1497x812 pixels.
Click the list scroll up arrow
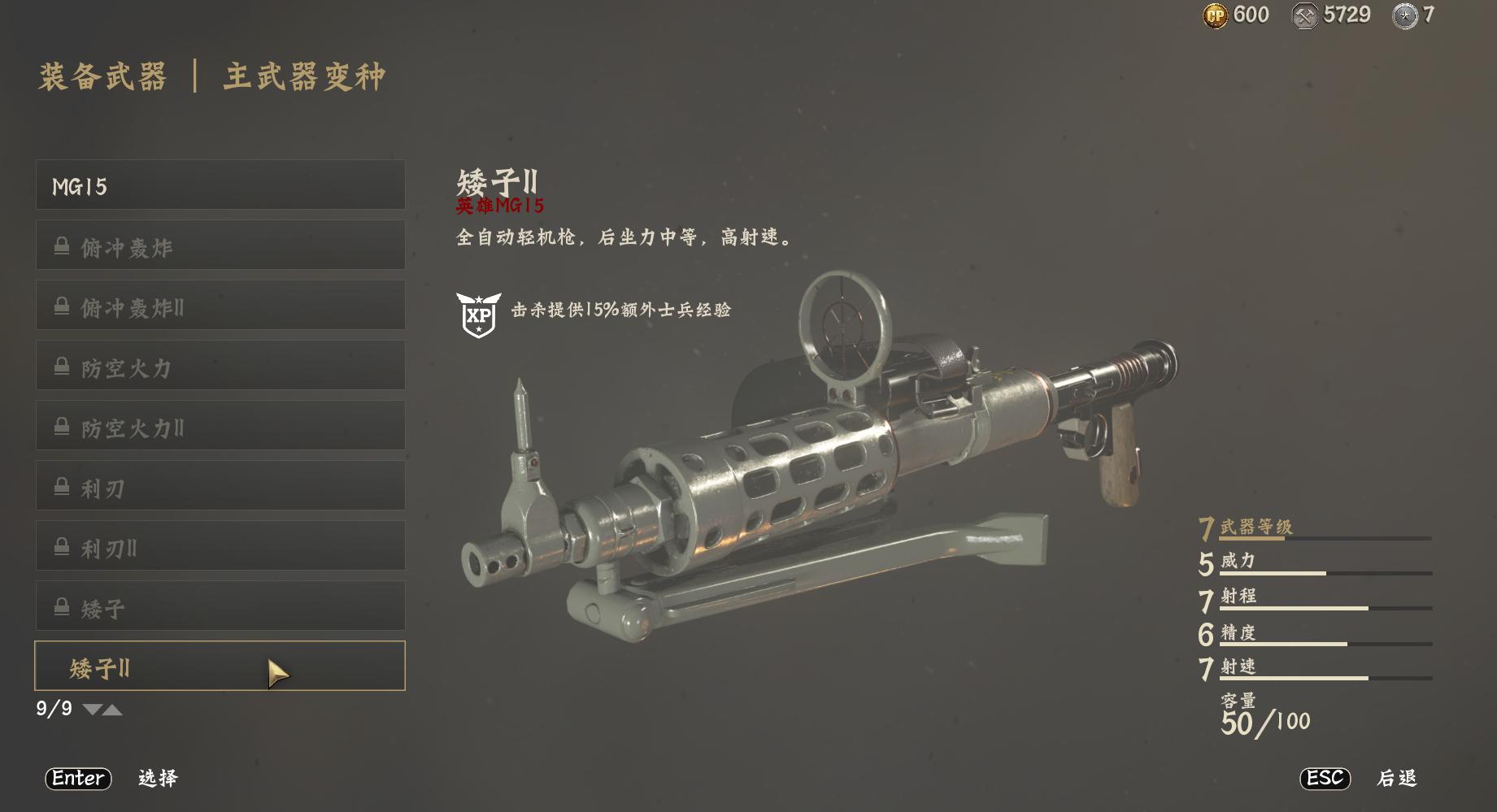(x=113, y=710)
